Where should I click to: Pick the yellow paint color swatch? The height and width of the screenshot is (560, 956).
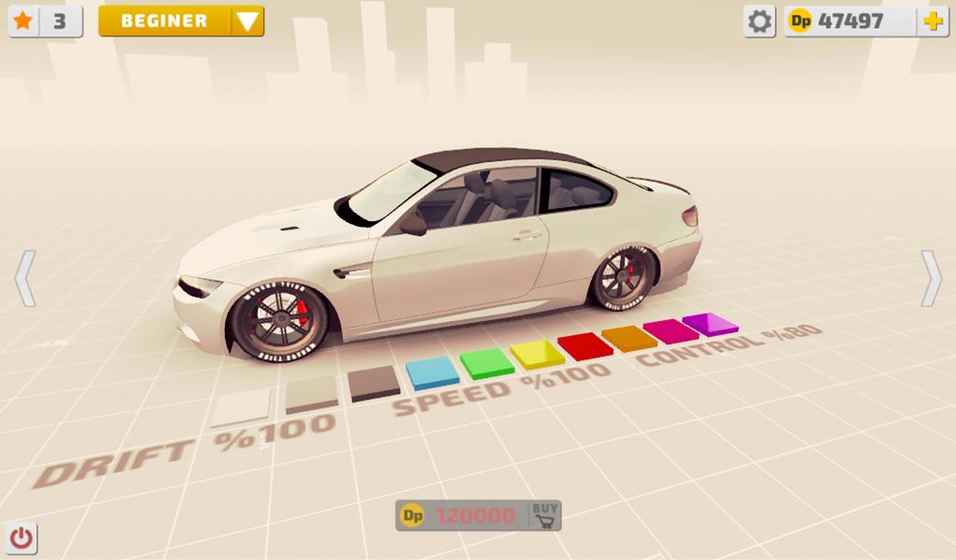538,353
